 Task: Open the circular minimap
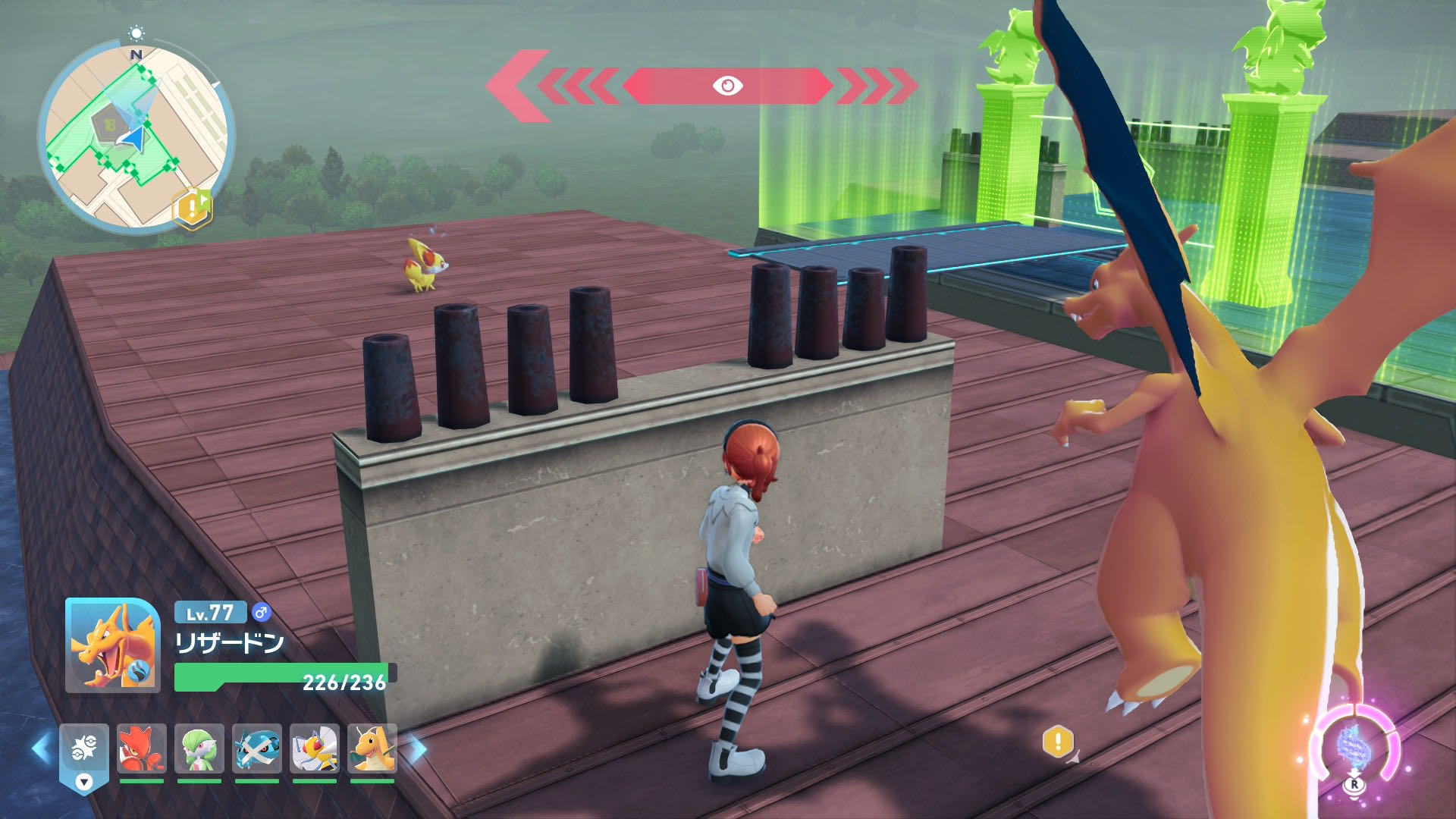pyautogui.click(x=135, y=136)
